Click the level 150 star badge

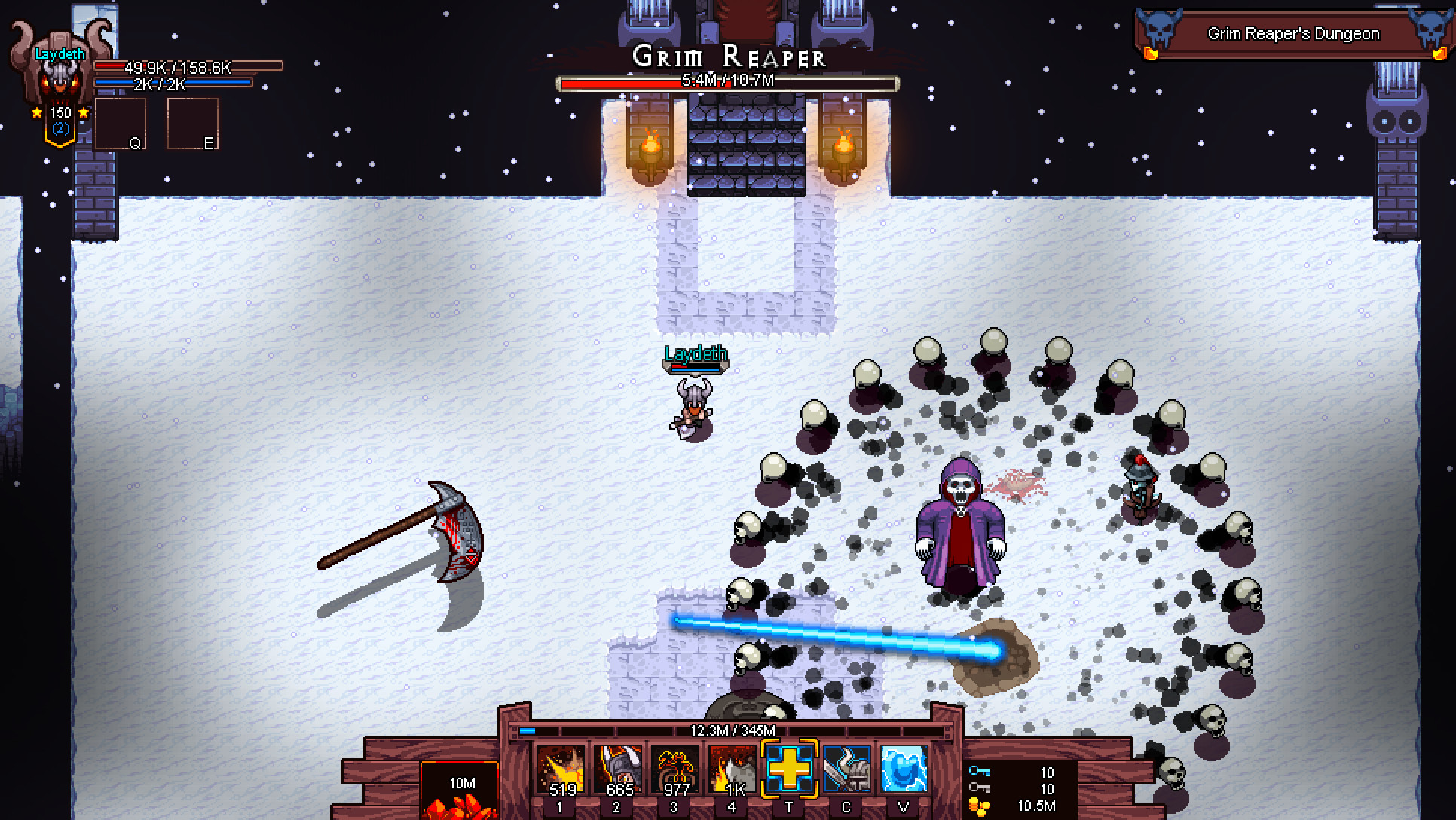tap(60, 113)
